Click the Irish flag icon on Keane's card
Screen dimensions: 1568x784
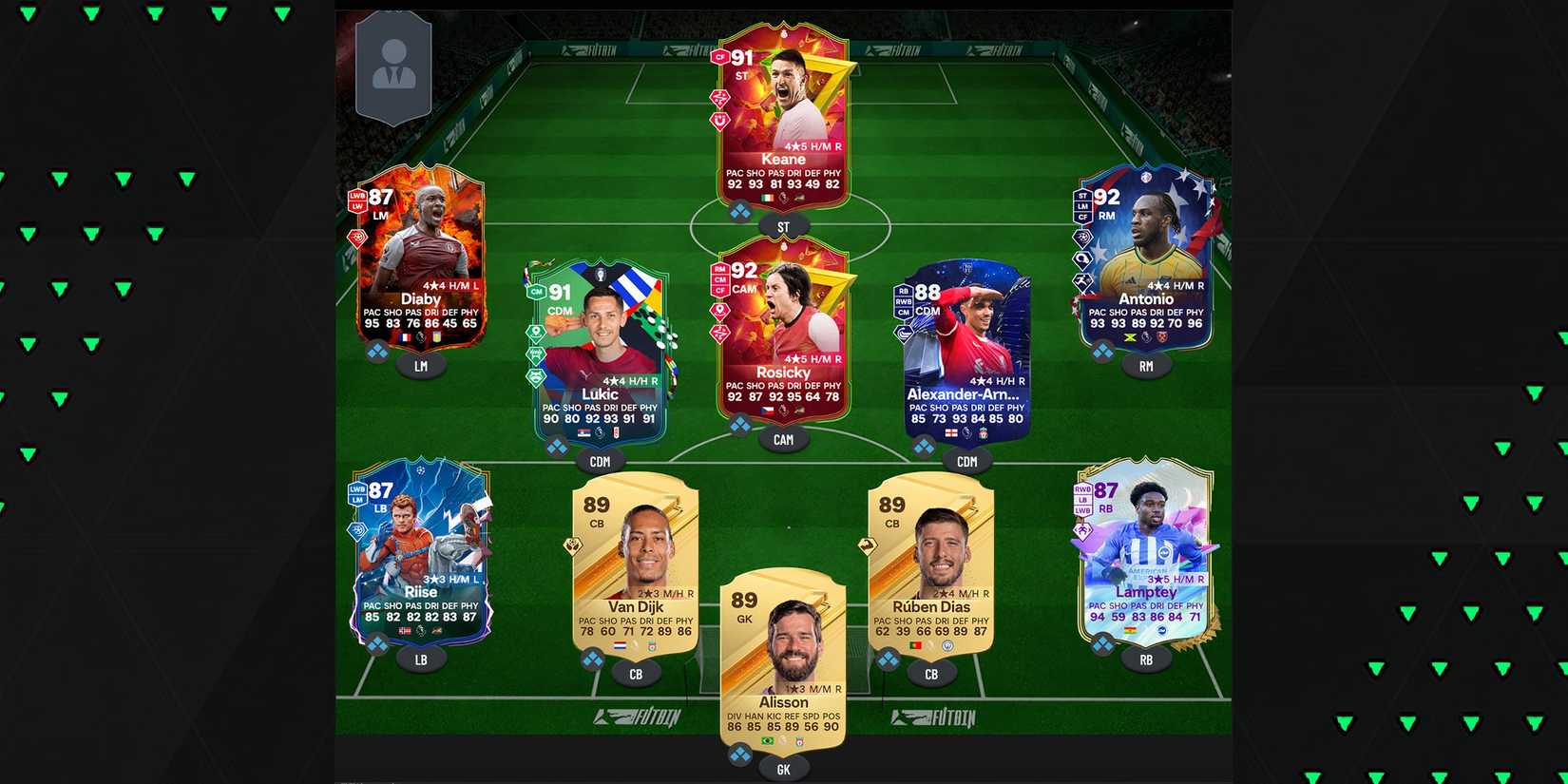tap(768, 198)
